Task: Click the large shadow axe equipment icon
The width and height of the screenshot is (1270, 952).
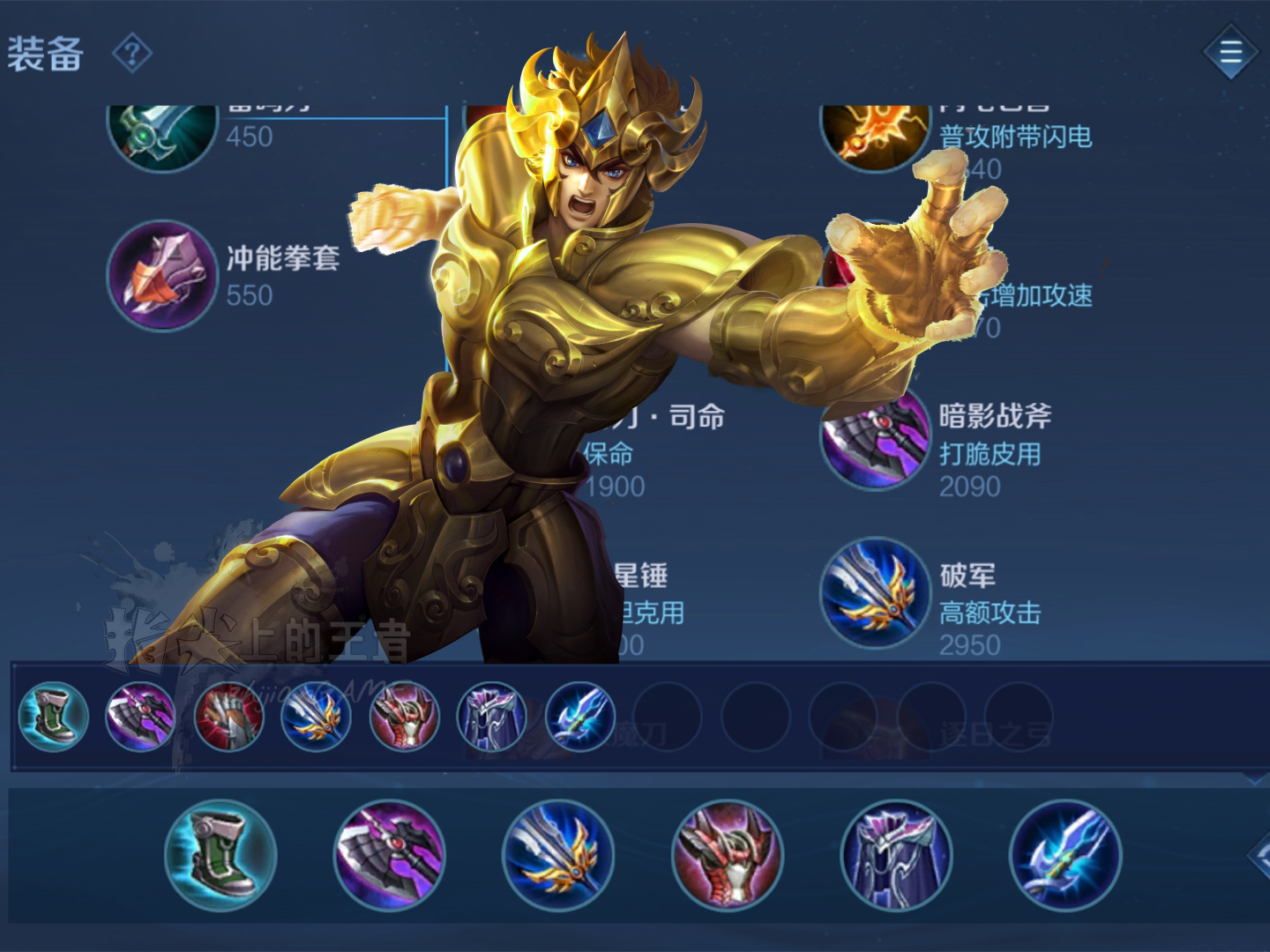Action: (390, 855)
